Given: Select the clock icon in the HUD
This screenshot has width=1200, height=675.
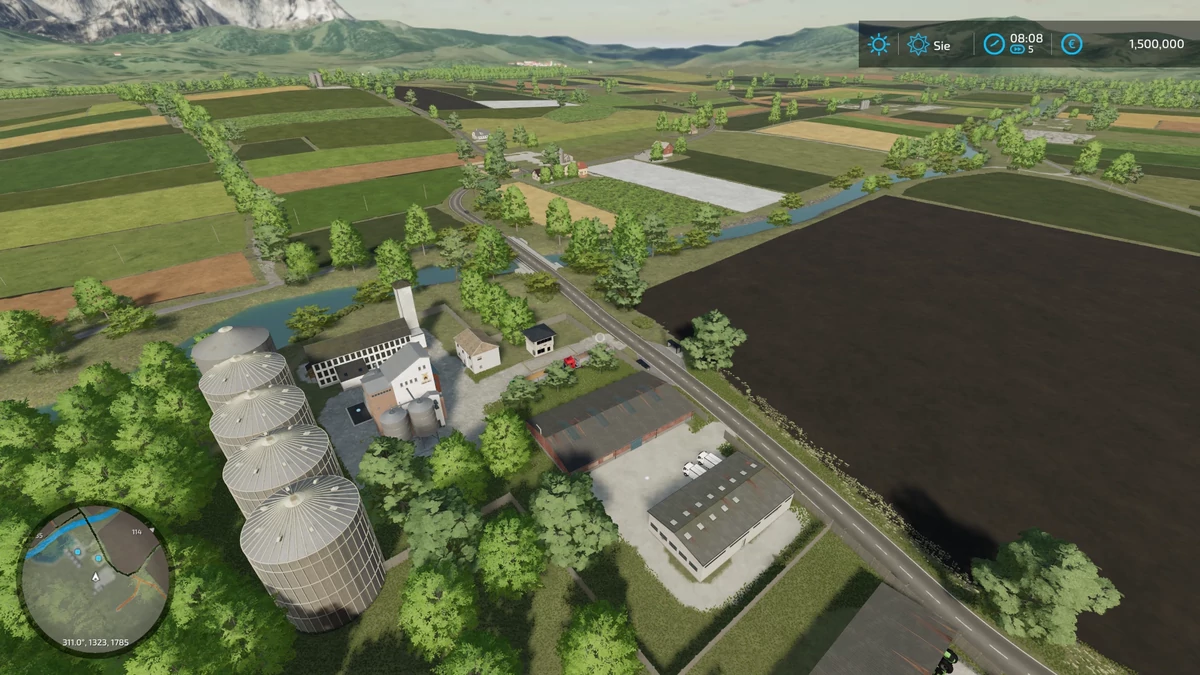Looking at the screenshot, I should pos(993,44).
